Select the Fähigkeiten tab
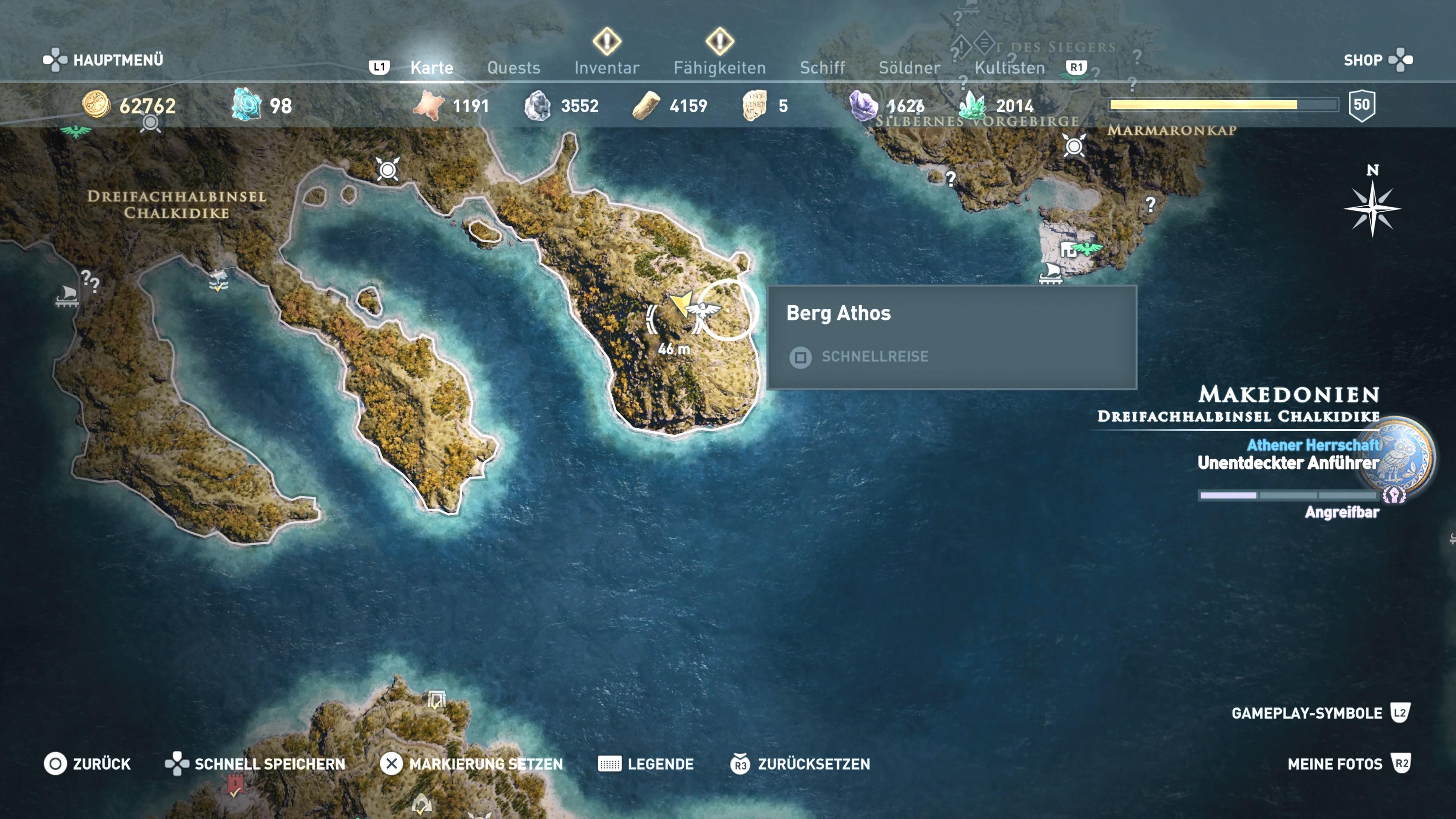1456x819 pixels. pyautogui.click(x=719, y=68)
